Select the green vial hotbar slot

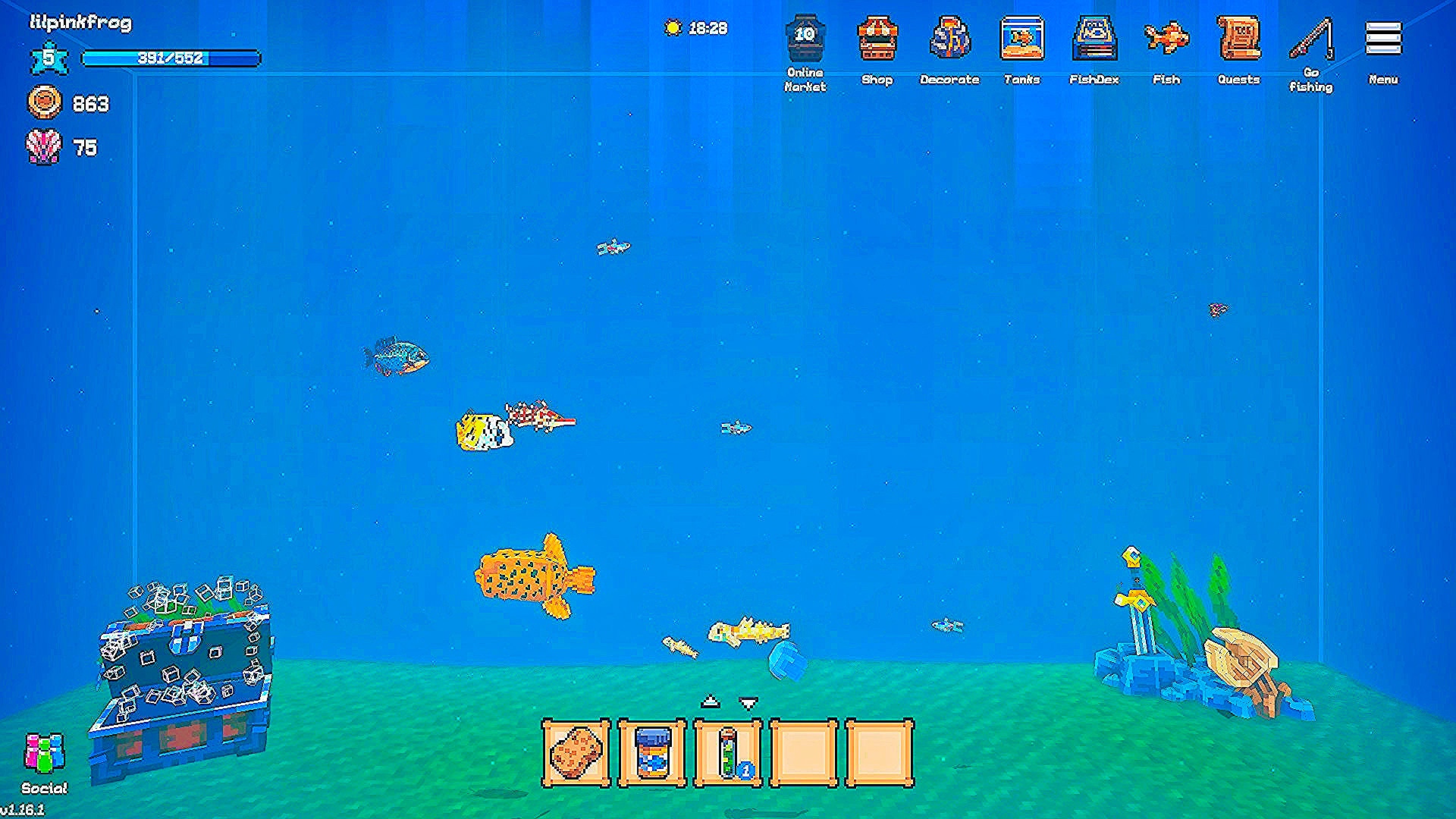[x=728, y=754]
